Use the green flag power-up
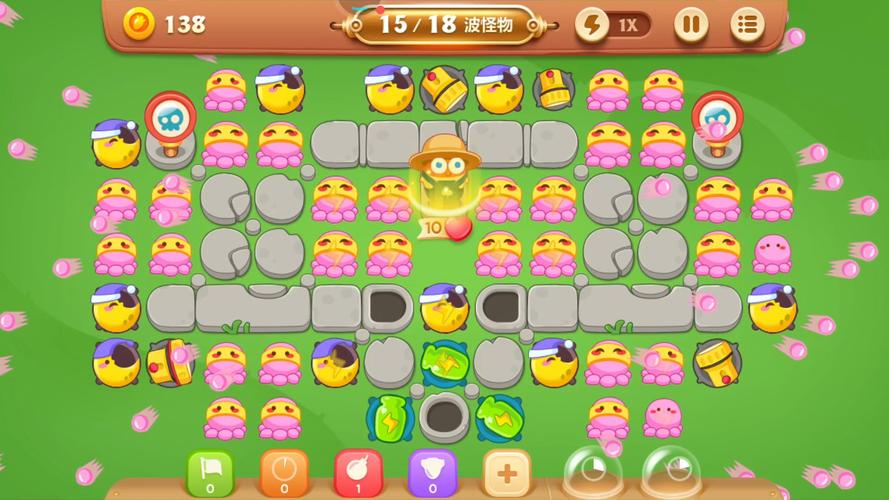Screen dimensions: 889x500 click(x=210, y=472)
